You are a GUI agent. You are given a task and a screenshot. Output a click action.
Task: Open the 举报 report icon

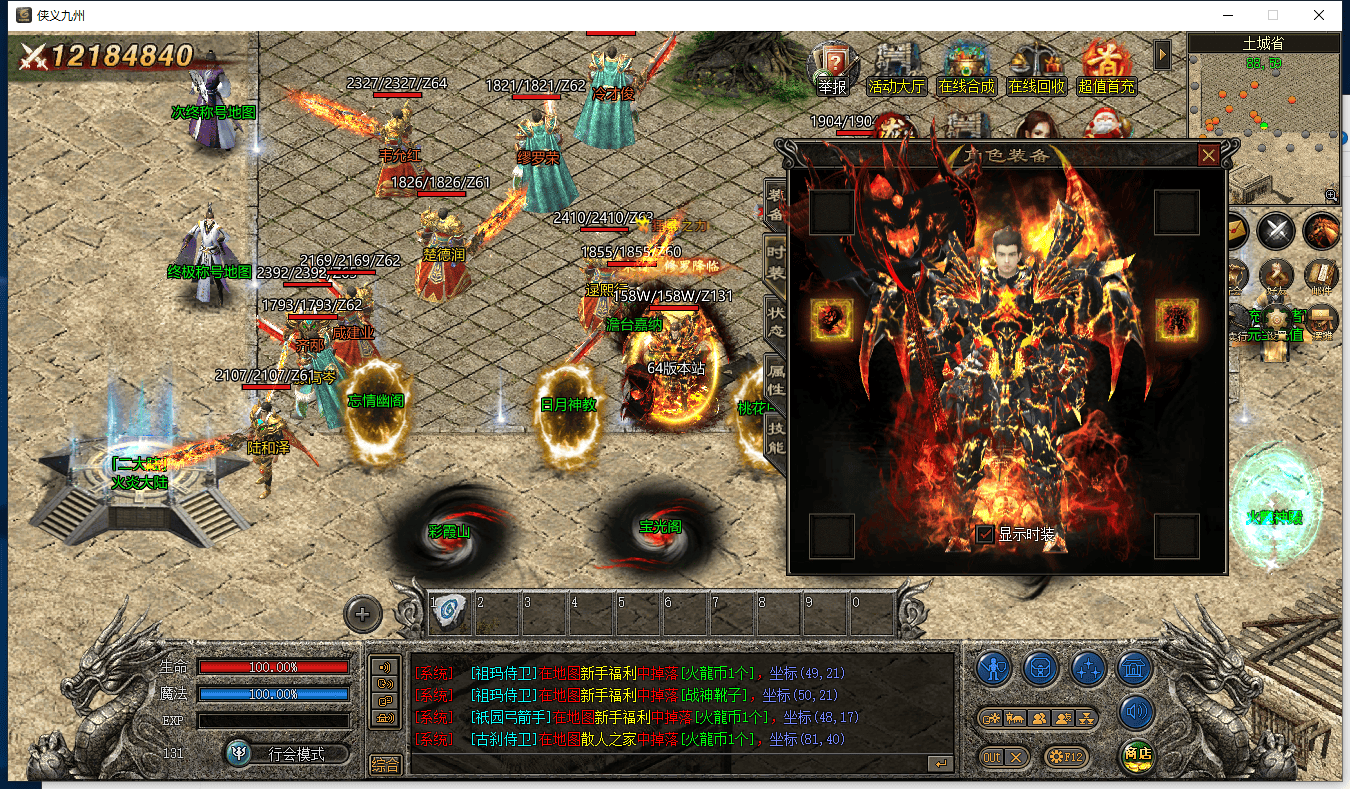click(832, 69)
